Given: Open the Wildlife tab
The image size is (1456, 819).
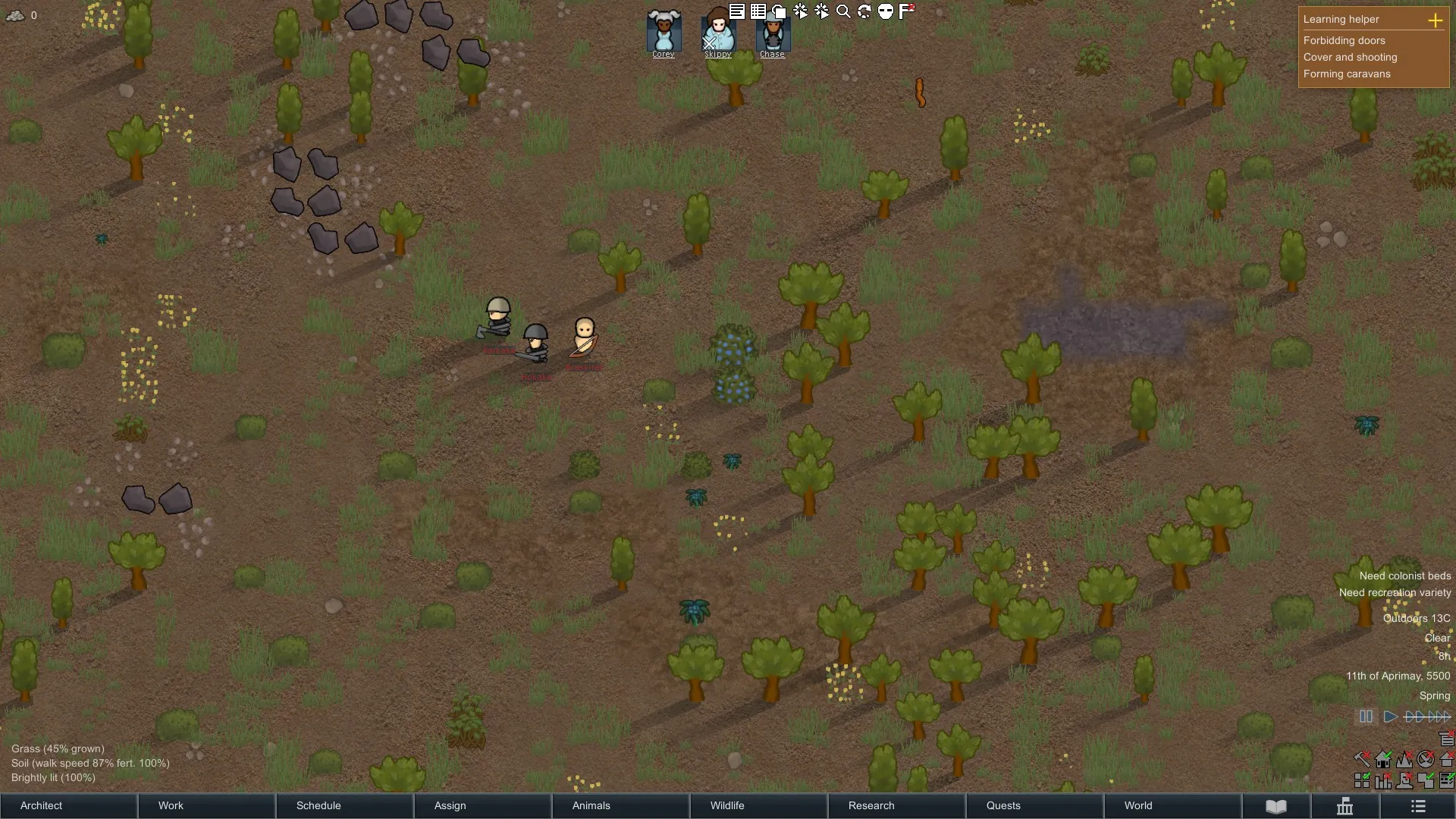Looking at the screenshot, I should click(758, 805).
